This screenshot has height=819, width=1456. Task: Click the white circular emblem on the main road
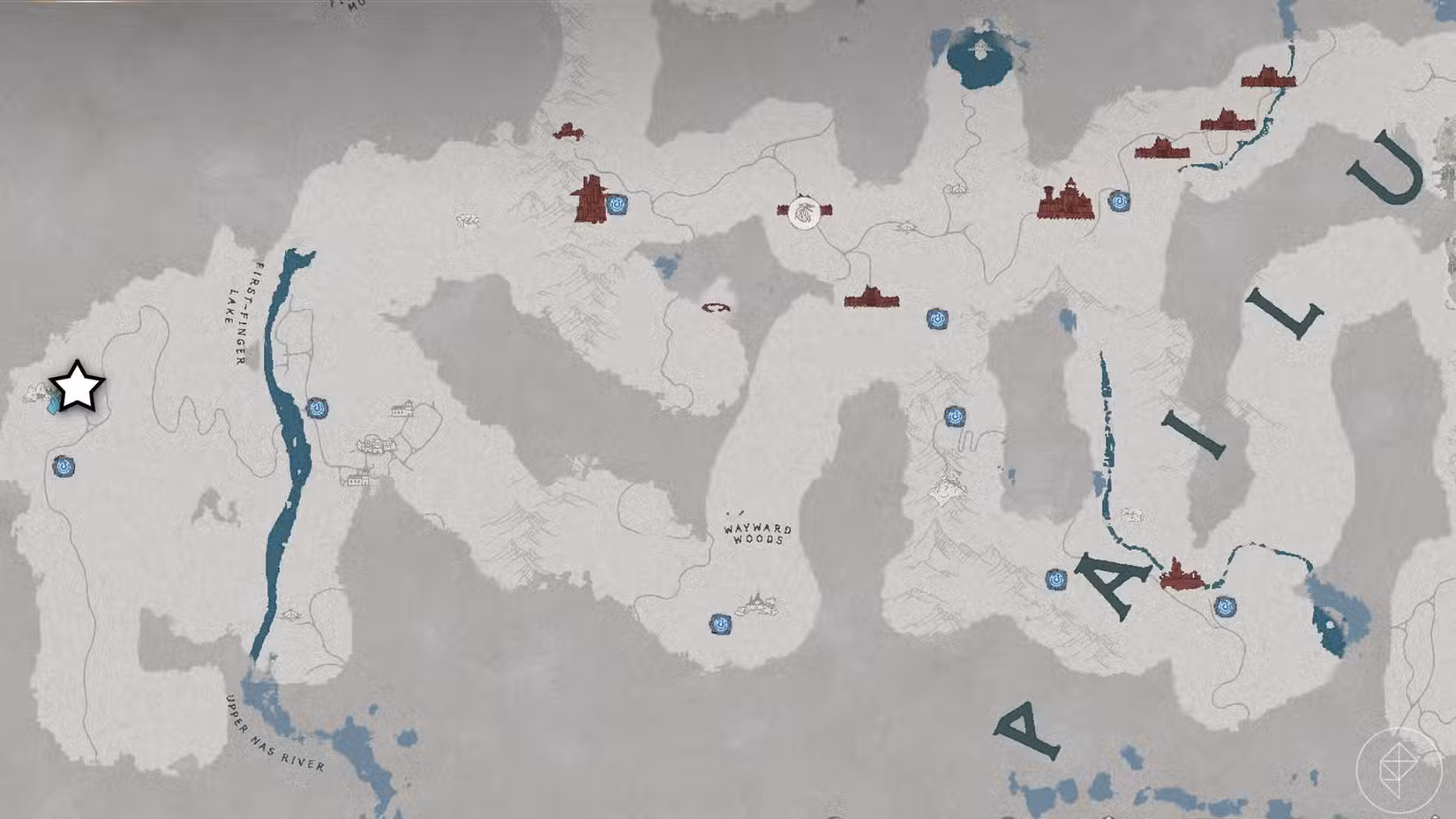(x=803, y=212)
